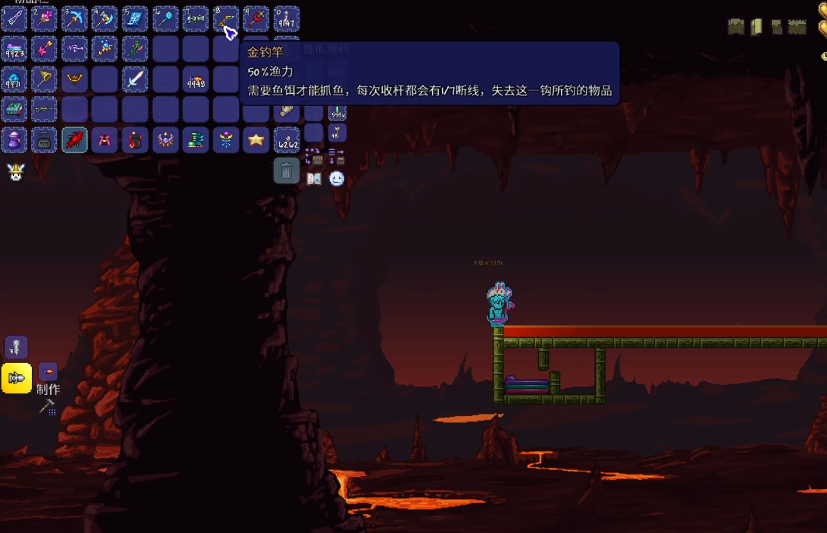827x533 pixels.
Task: Click the pink guitar inventory item
Action: tap(44, 49)
